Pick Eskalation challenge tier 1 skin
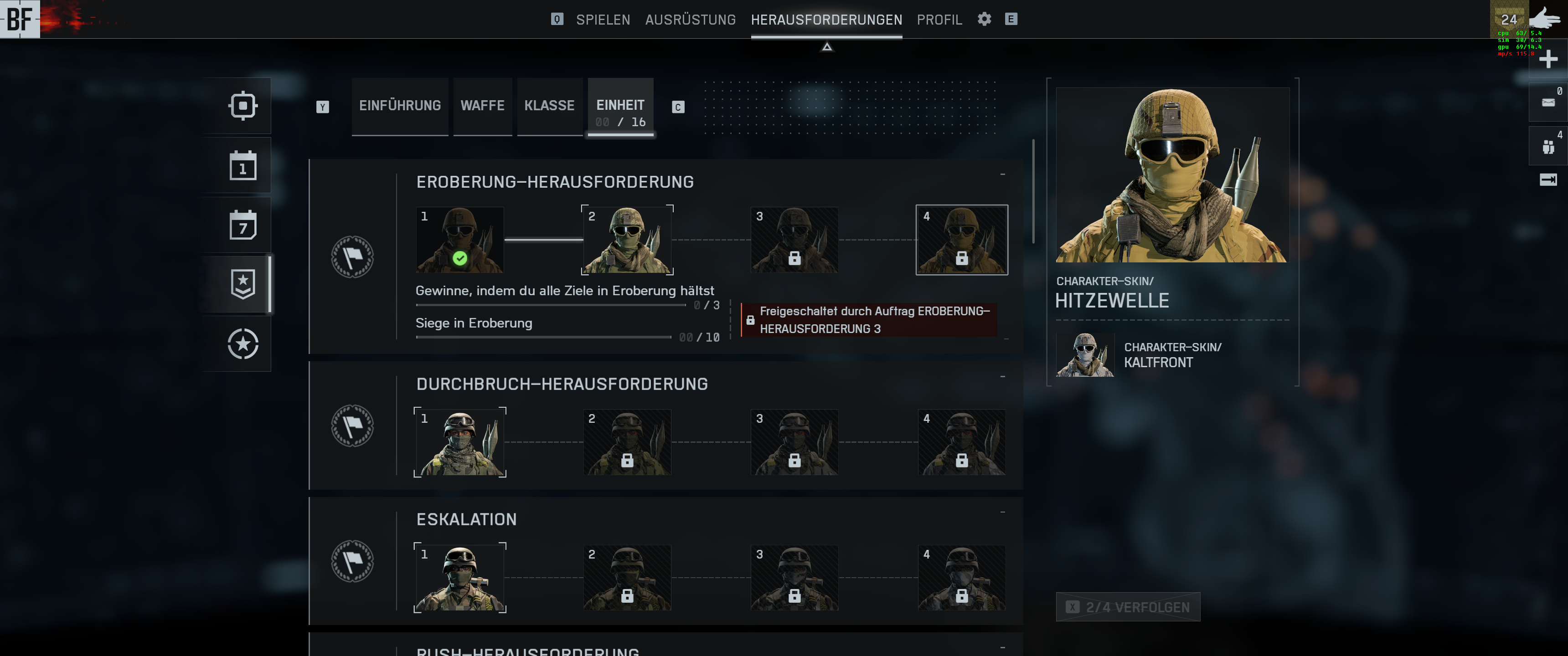Viewport: 1568px width, 656px height. (x=459, y=578)
